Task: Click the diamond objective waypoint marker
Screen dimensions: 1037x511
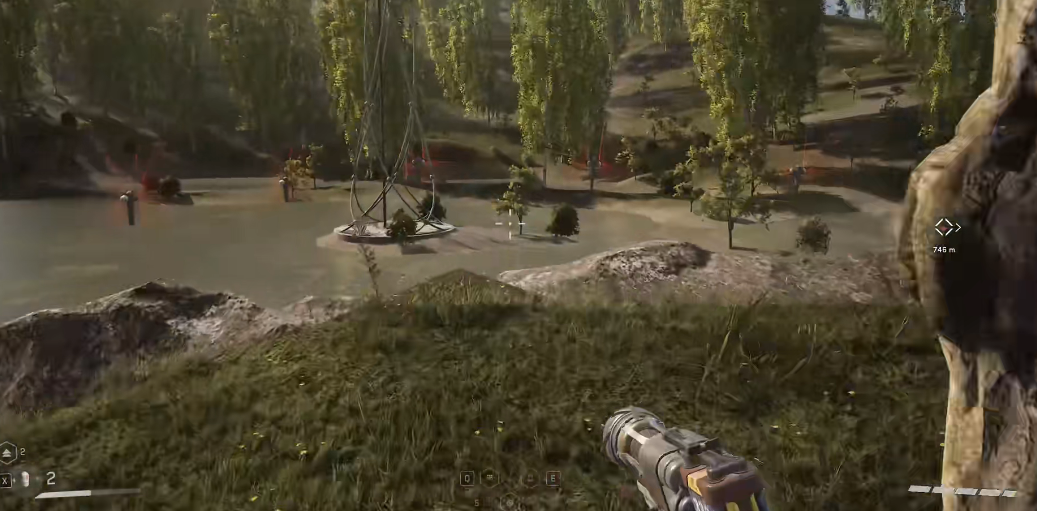Action: pos(945,227)
